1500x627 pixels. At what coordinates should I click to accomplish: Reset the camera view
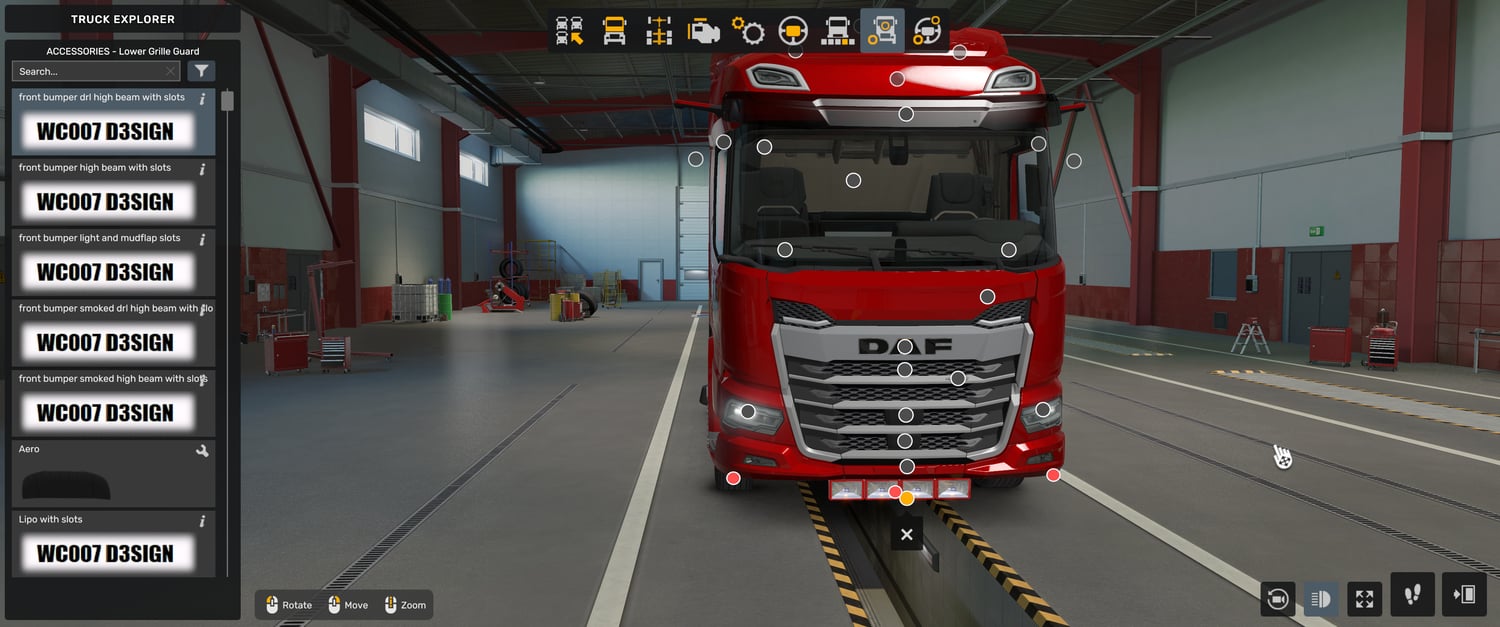point(1277,599)
